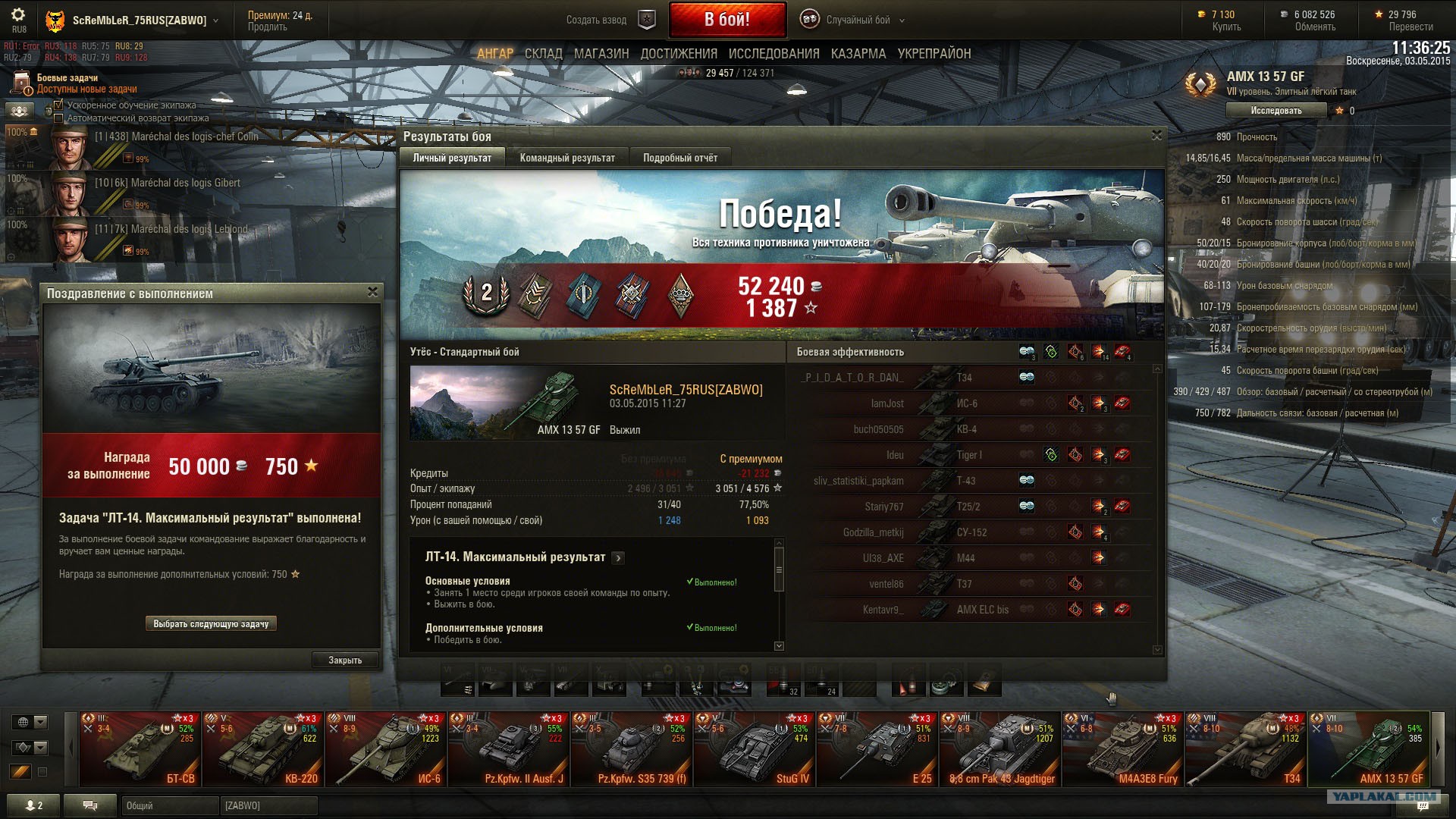Open the settings gear icon
The height and width of the screenshot is (819, 1456).
click(18, 15)
